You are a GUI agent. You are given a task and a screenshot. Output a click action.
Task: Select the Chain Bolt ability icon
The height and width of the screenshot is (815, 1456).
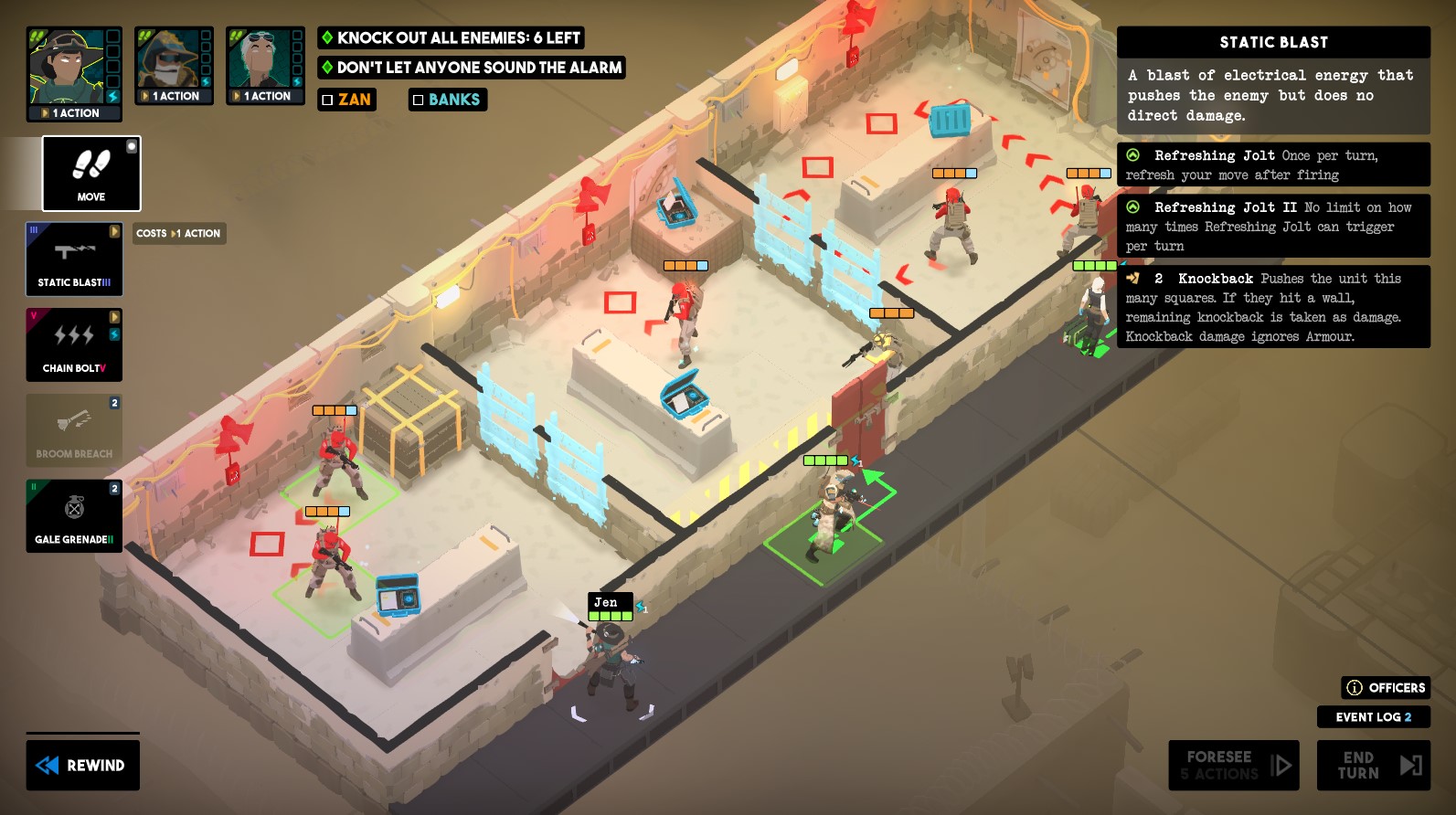[74, 344]
